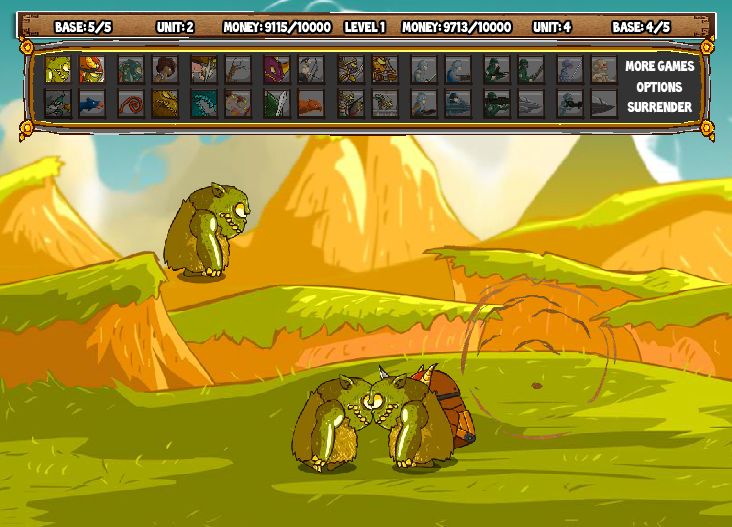
Task: Choose the afro caveman unit icon
Action: click(x=164, y=69)
